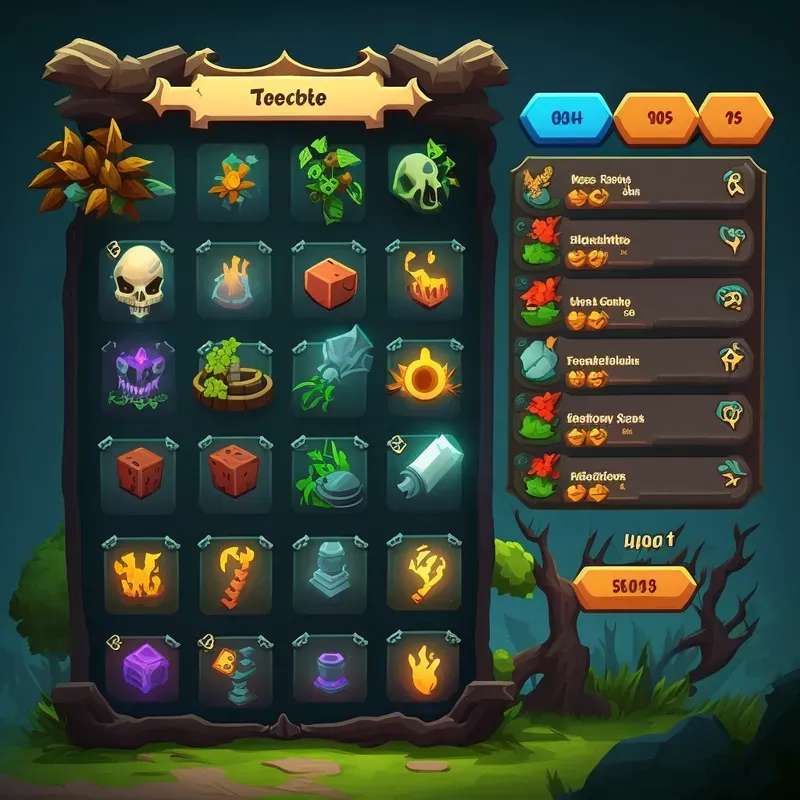The width and height of the screenshot is (800, 800).
Task: Select the orange 75 tab
Action: point(733,119)
